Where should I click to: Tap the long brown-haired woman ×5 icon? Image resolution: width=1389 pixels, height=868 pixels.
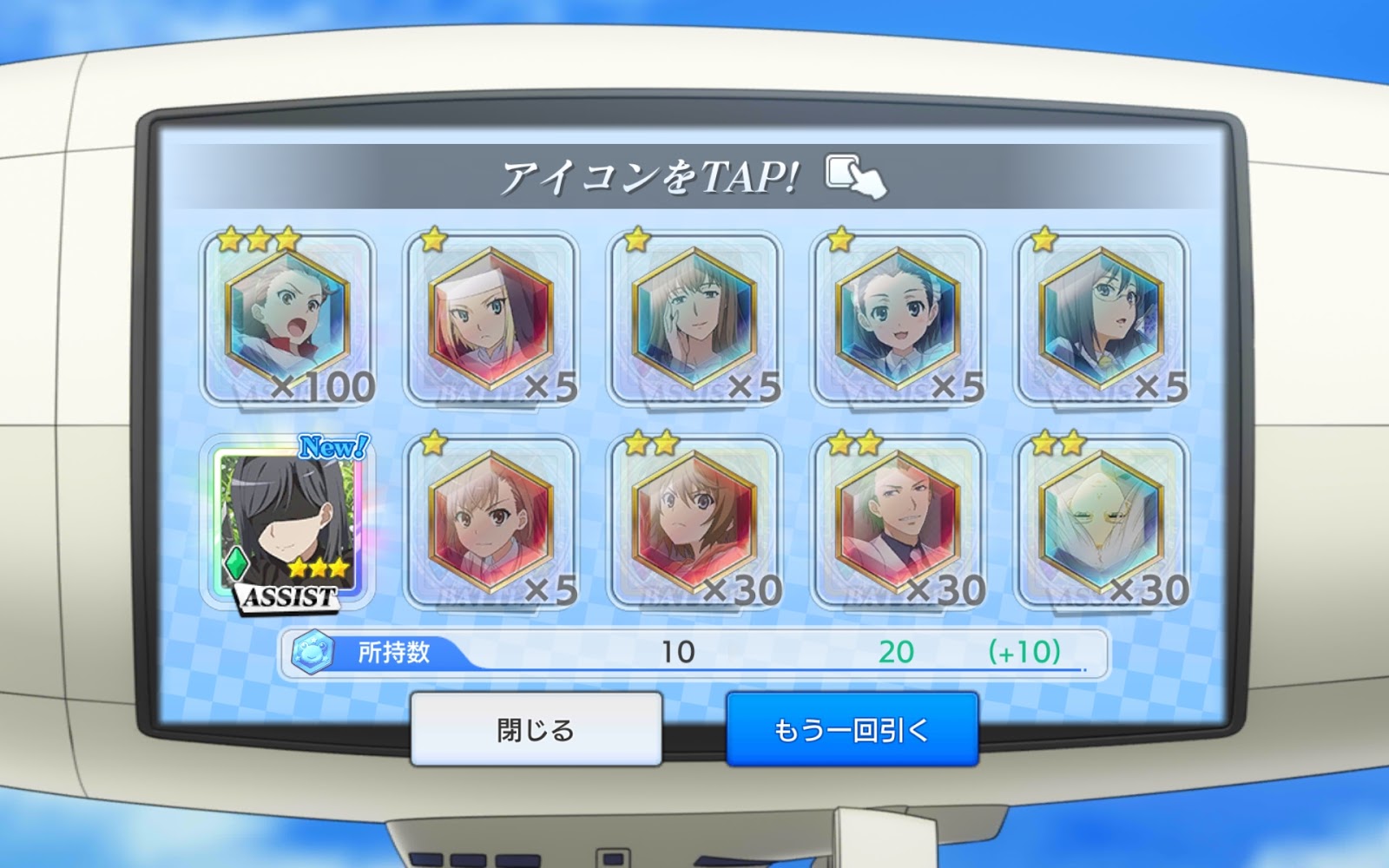(694, 318)
